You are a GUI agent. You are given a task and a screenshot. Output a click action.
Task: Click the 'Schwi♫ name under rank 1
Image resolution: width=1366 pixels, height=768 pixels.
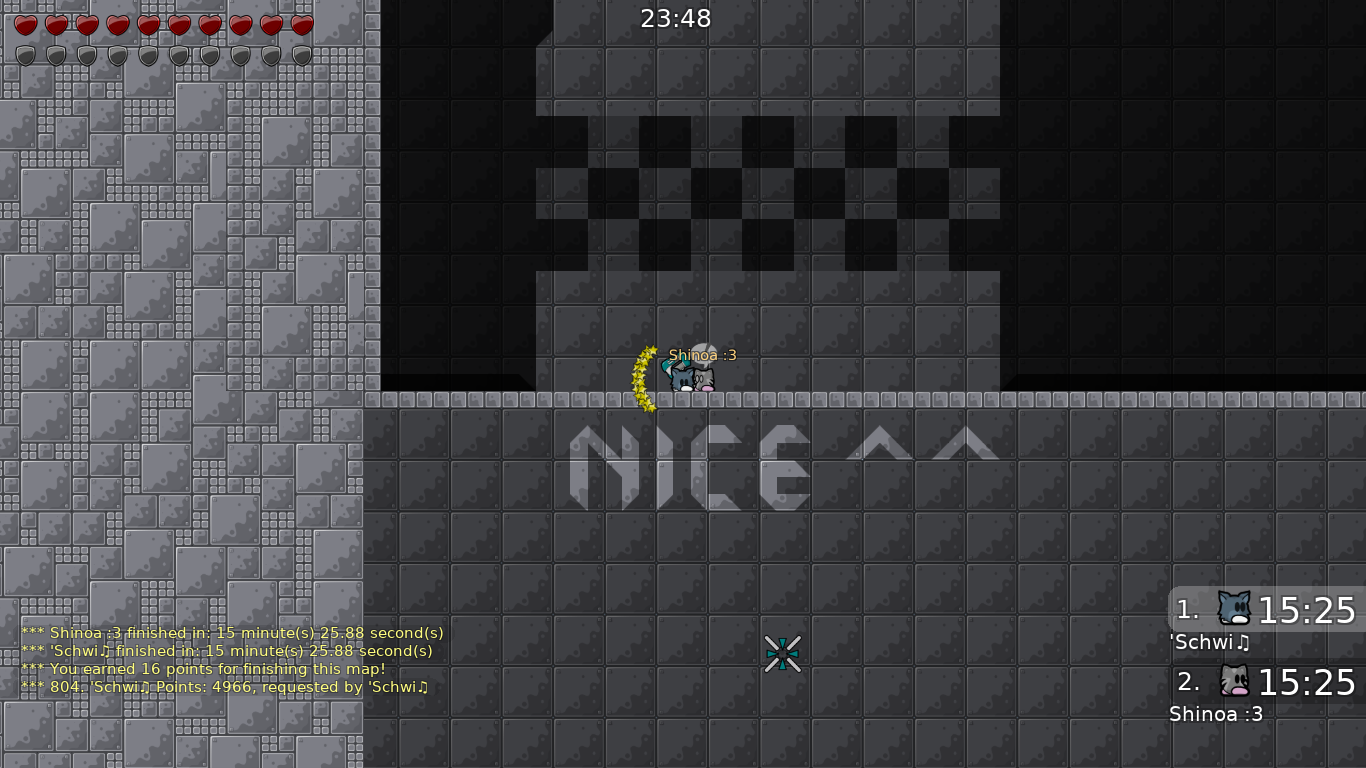[x=1208, y=643]
